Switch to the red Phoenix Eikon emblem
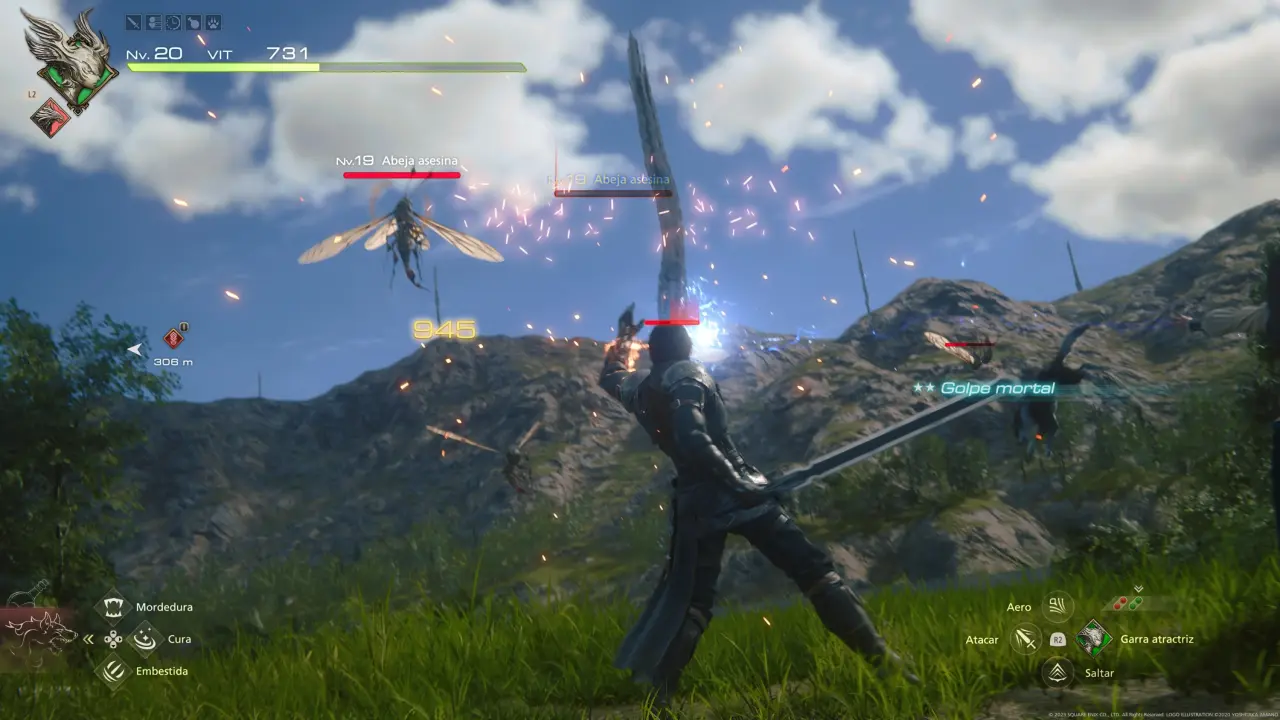 [x=50, y=118]
